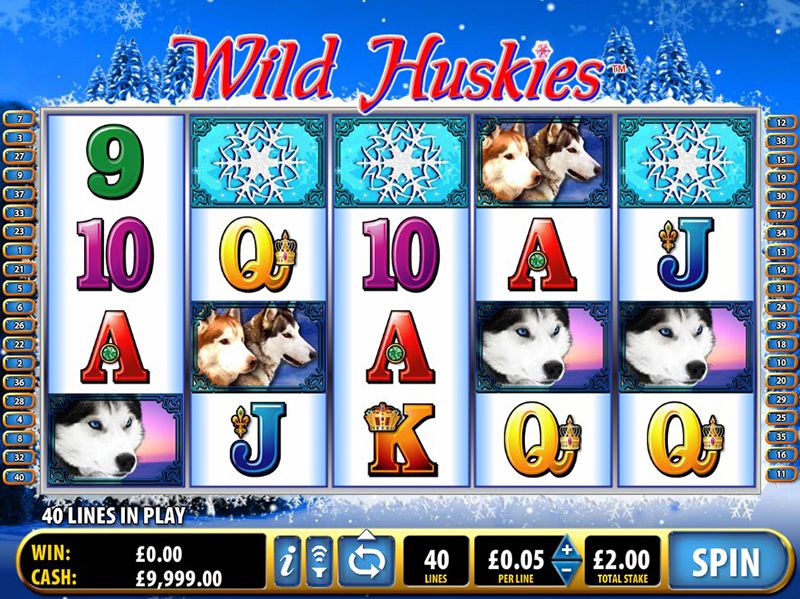800x599 pixels.
Task: Click payline marker number 7
Action: (19, 119)
